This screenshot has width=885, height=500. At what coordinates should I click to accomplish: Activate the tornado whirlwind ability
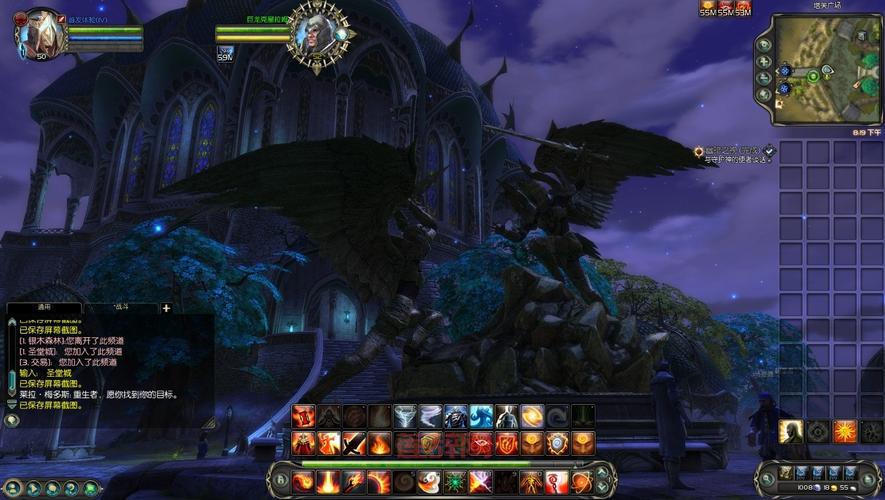tap(430, 416)
